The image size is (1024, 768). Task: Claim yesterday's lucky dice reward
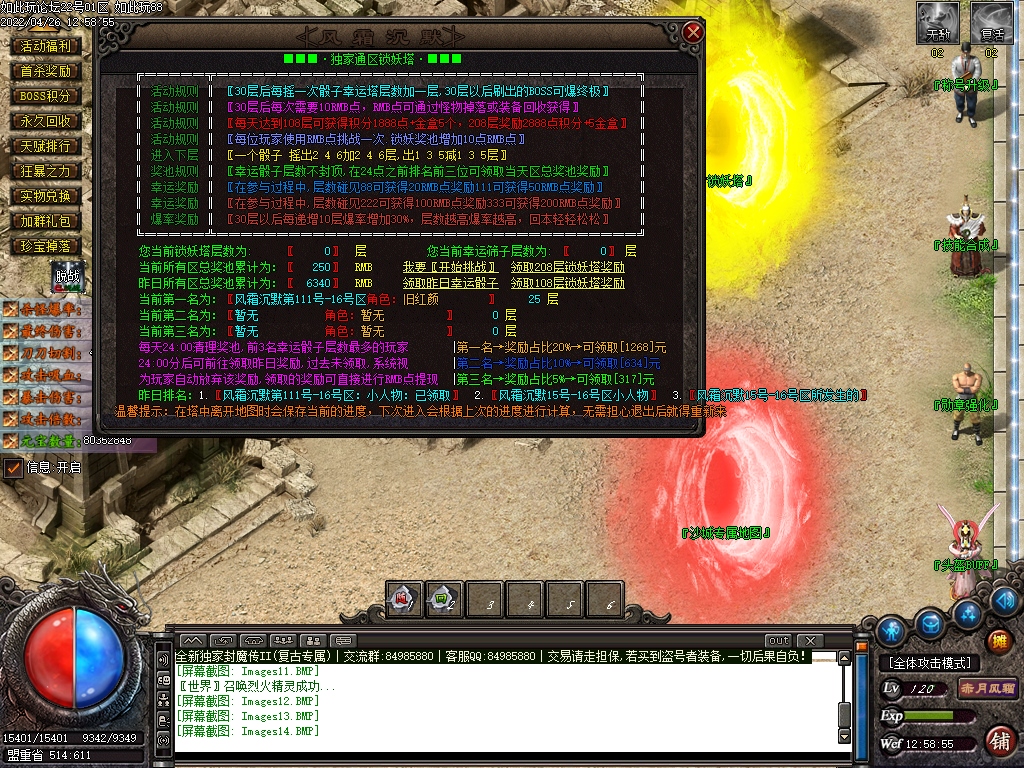[x=450, y=283]
